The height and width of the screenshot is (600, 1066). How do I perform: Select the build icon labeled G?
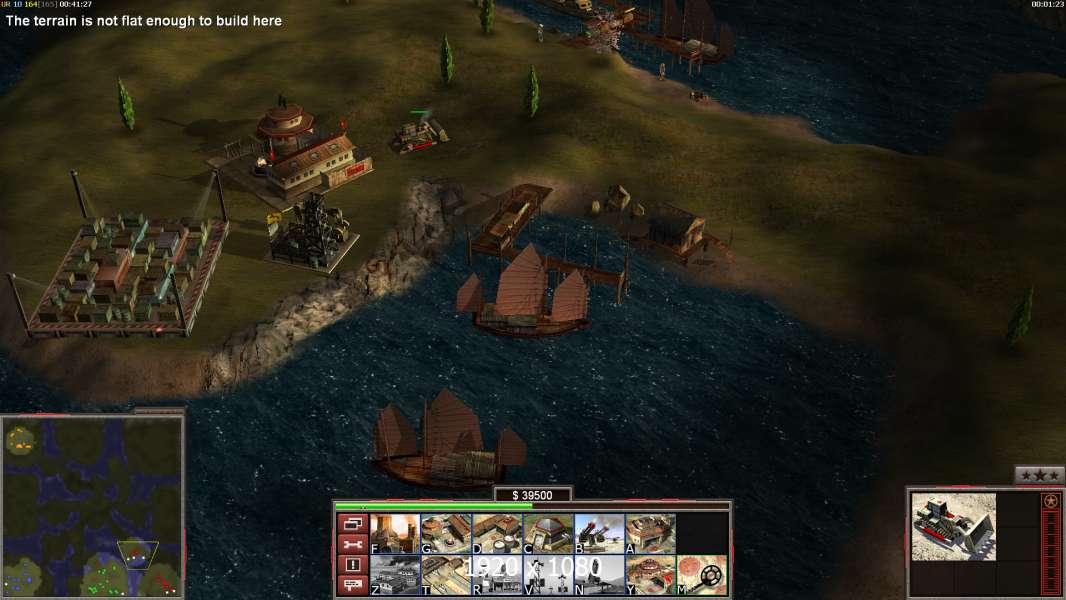[x=446, y=533]
